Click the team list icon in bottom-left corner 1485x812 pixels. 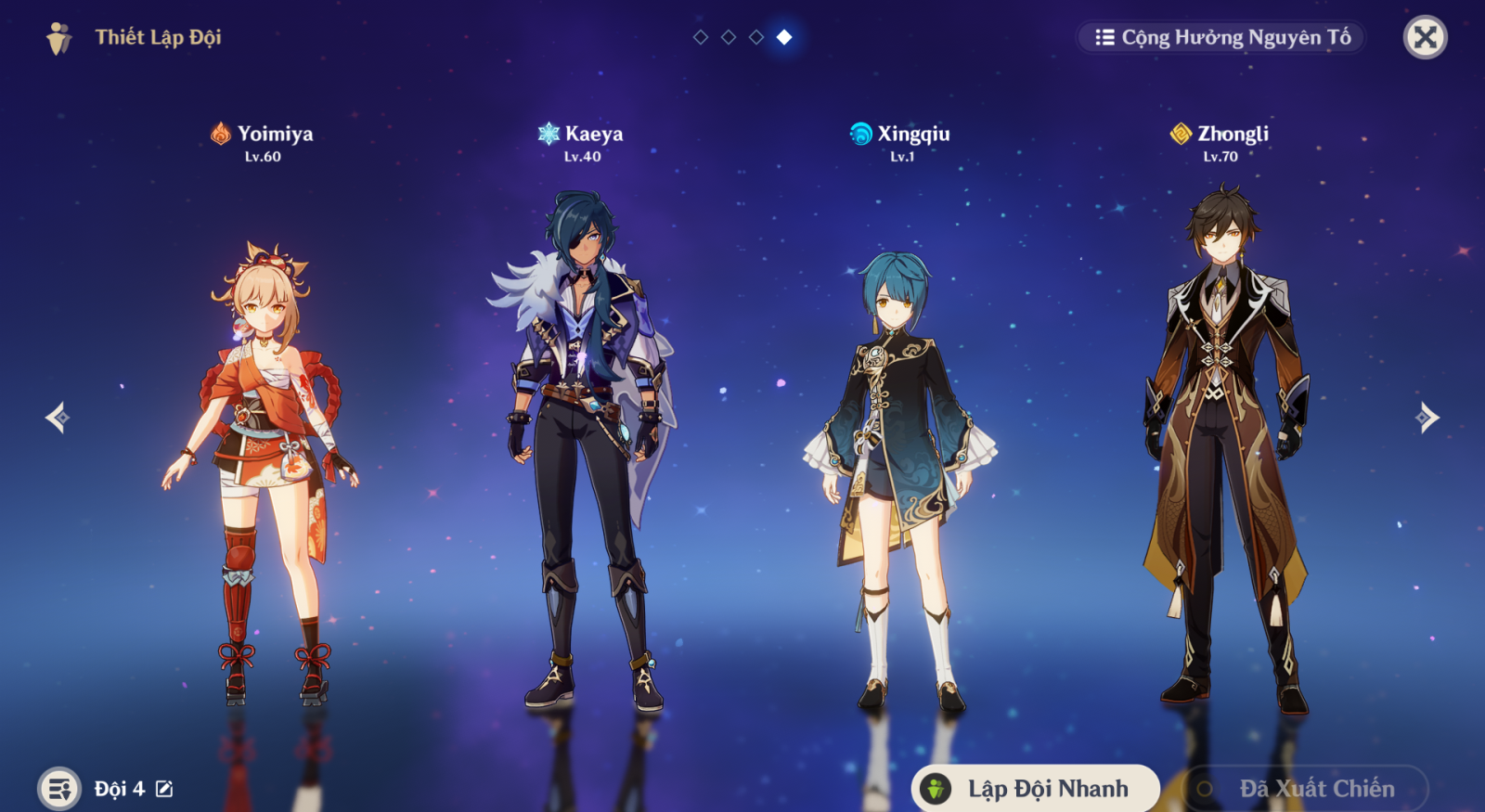[58, 788]
